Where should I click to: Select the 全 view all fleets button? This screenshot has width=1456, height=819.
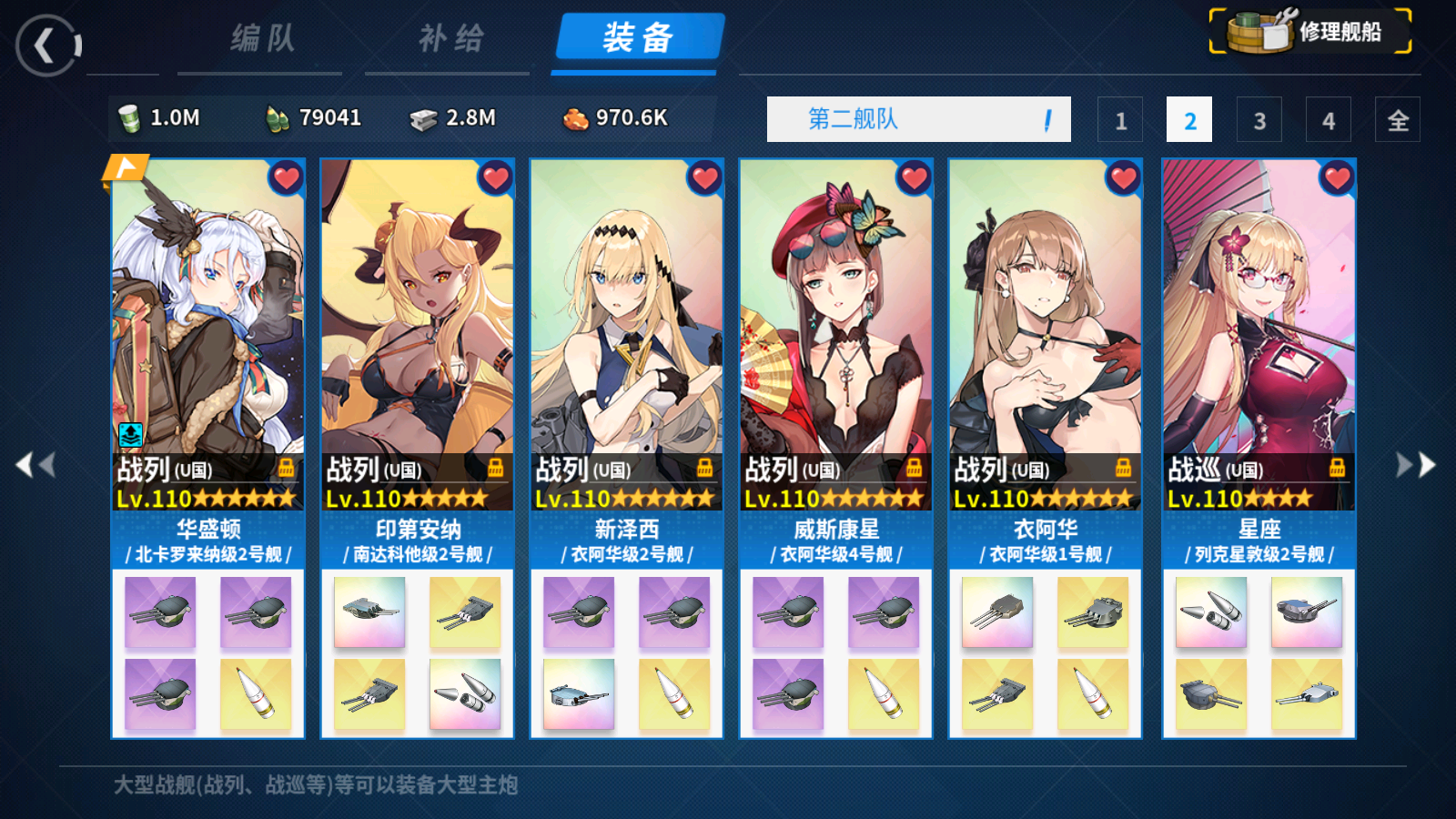[1399, 119]
